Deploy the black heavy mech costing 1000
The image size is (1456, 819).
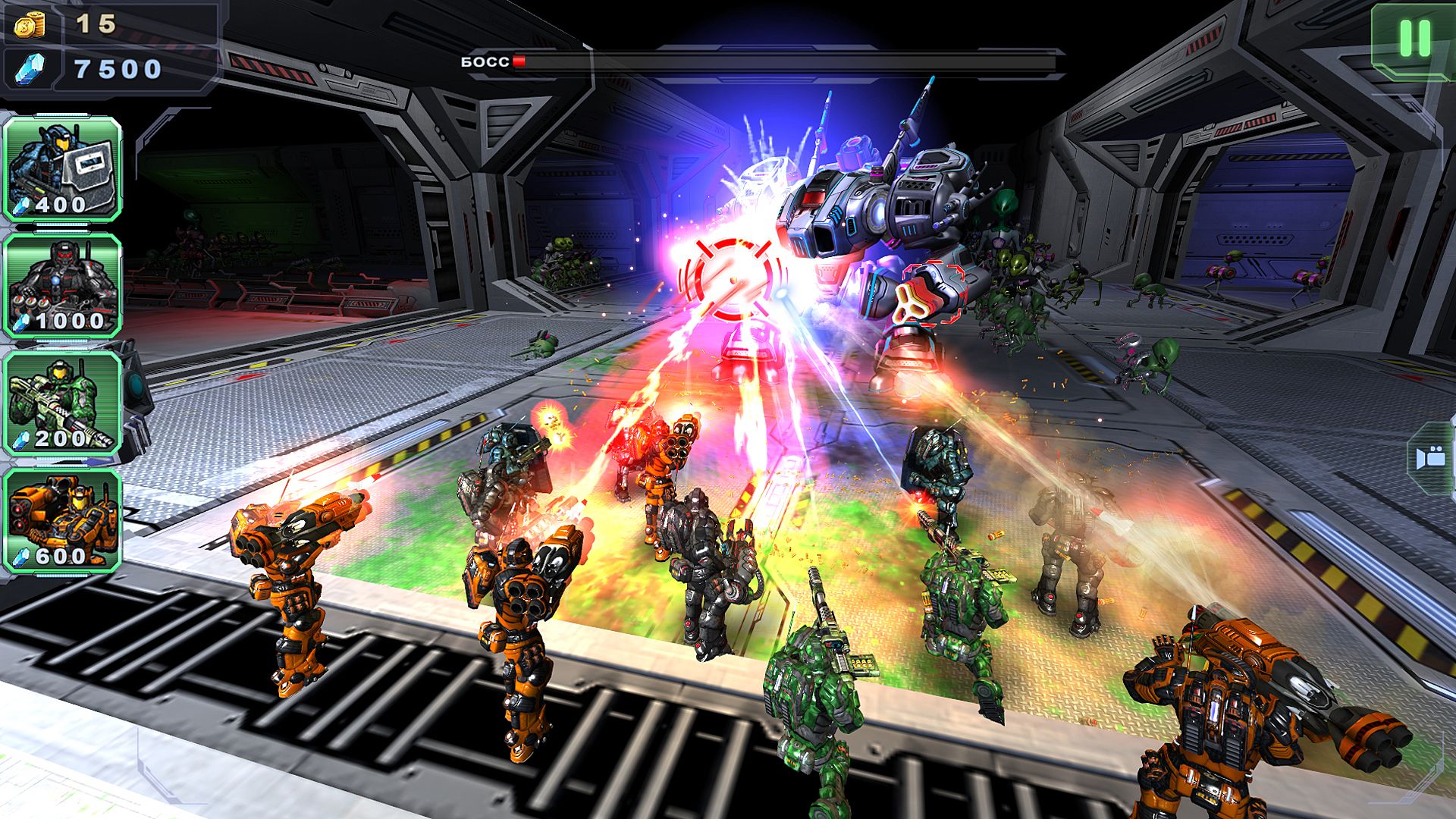tap(63, 286)
